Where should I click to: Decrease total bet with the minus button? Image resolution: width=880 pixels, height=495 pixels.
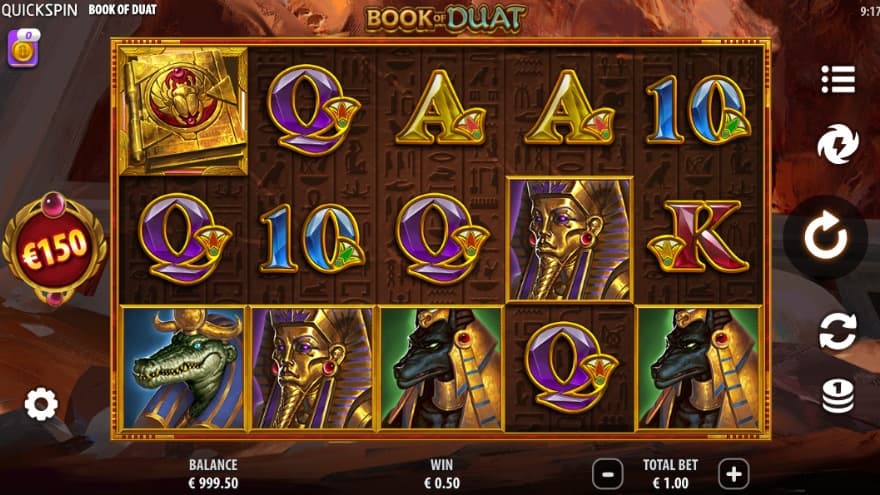[x=607, y=473]
